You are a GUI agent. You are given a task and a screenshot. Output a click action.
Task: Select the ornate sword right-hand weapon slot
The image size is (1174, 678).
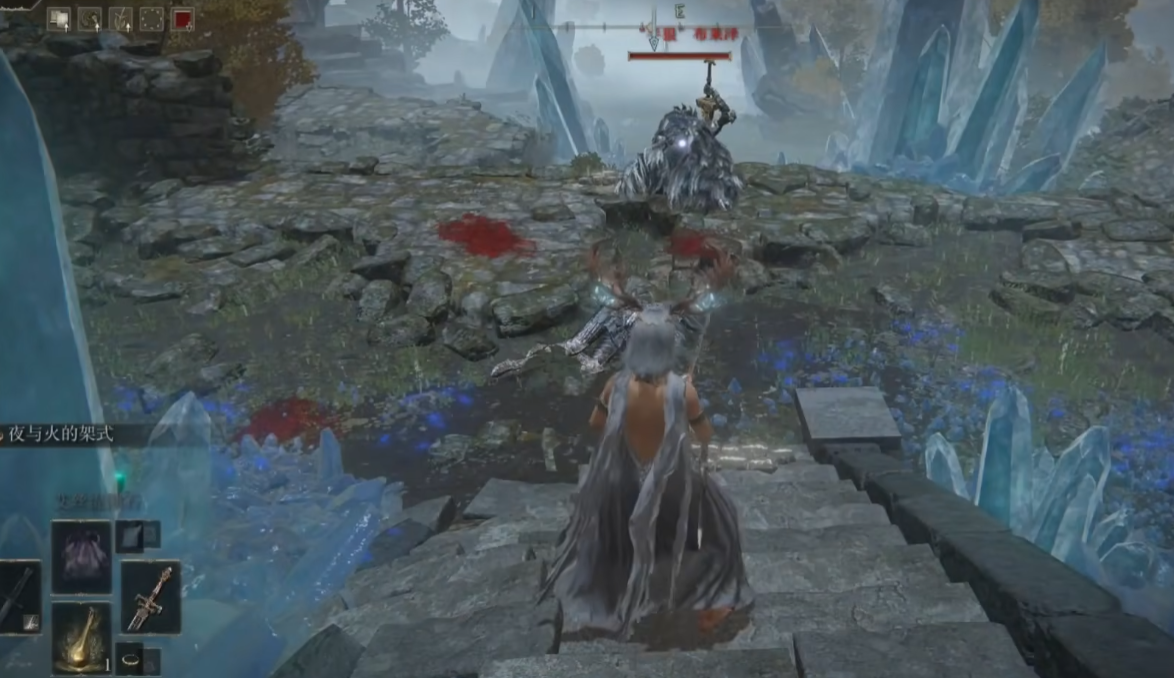[x=151, y=597]
